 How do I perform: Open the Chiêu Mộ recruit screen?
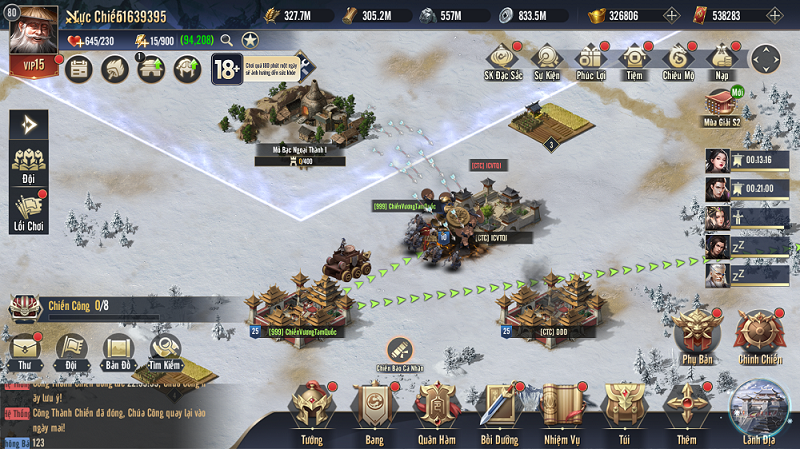click(678, 60)
